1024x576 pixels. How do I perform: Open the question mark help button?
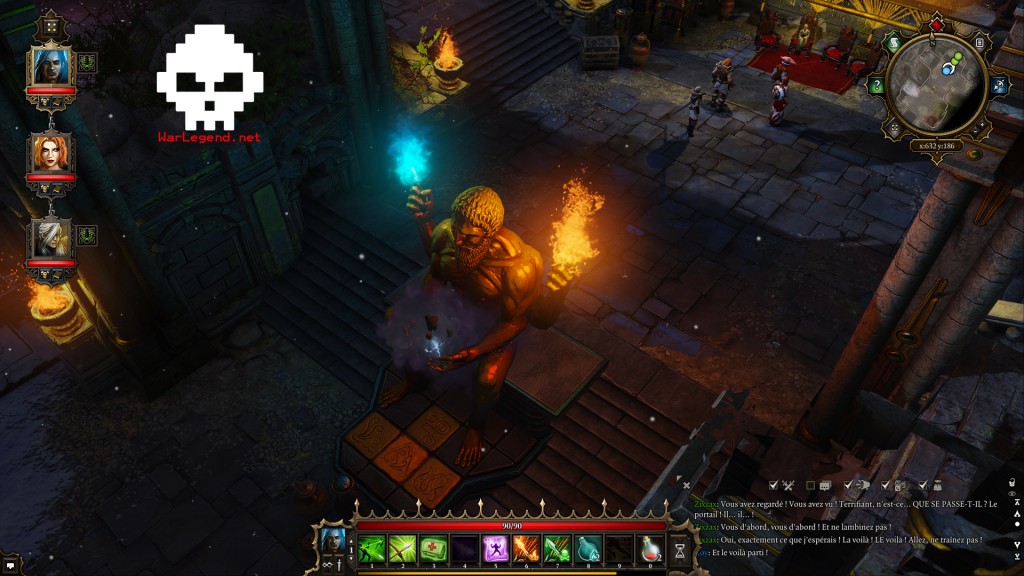pos(877,86)
